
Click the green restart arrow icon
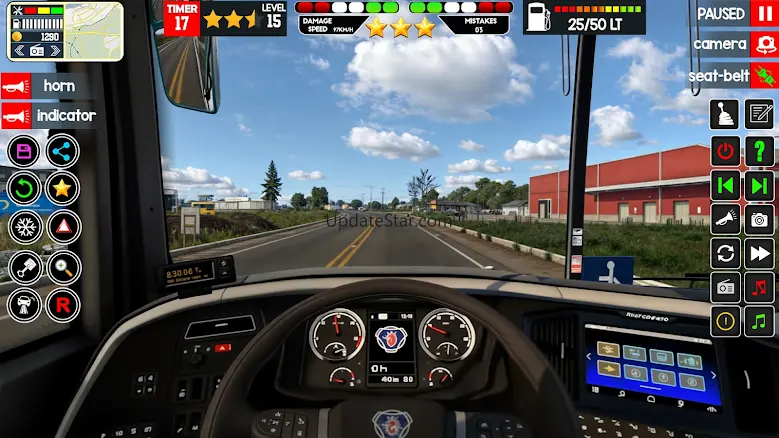pos(24,187)
